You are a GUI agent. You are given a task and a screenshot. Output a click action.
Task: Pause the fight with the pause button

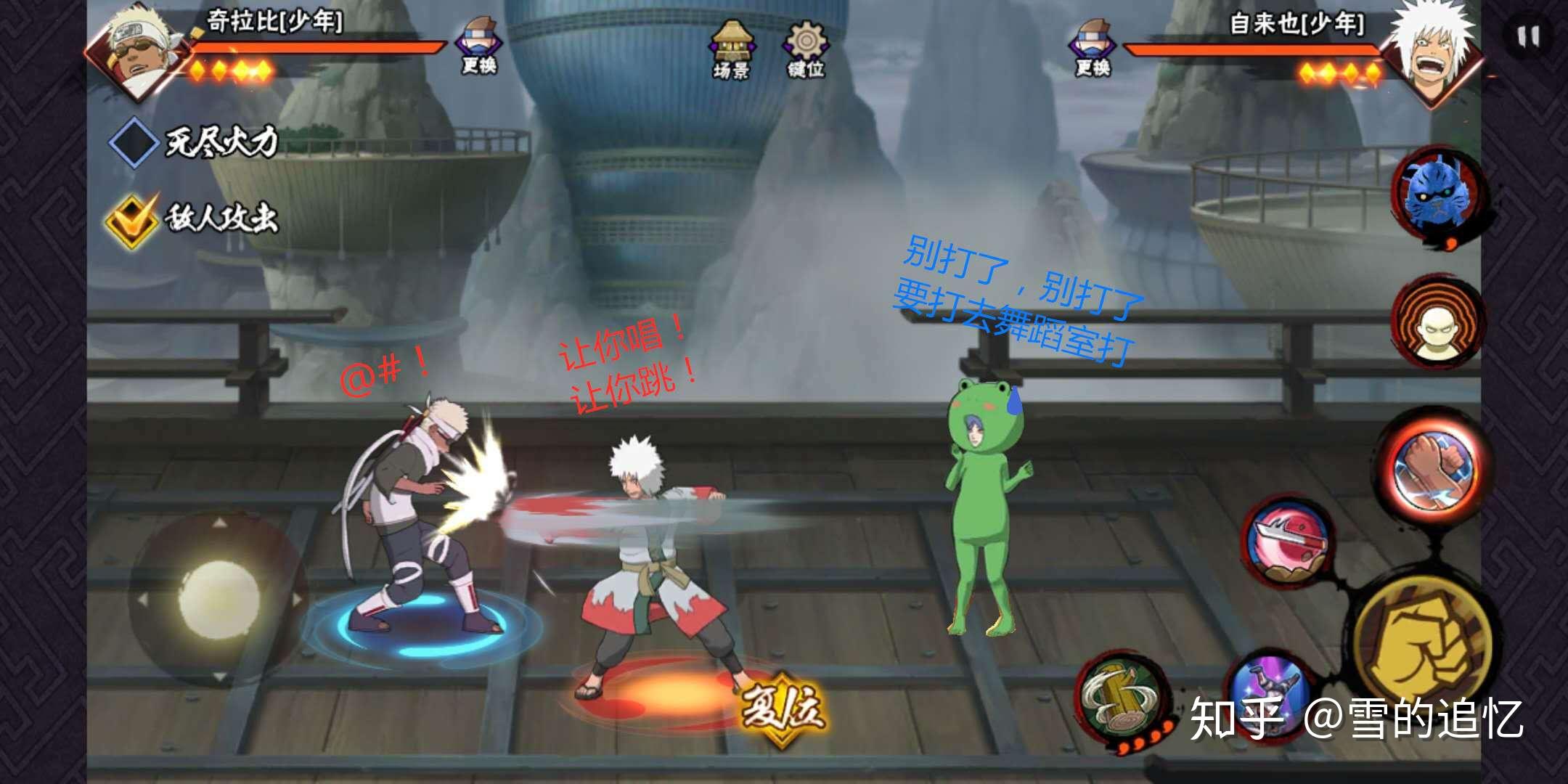(1527, 36)
